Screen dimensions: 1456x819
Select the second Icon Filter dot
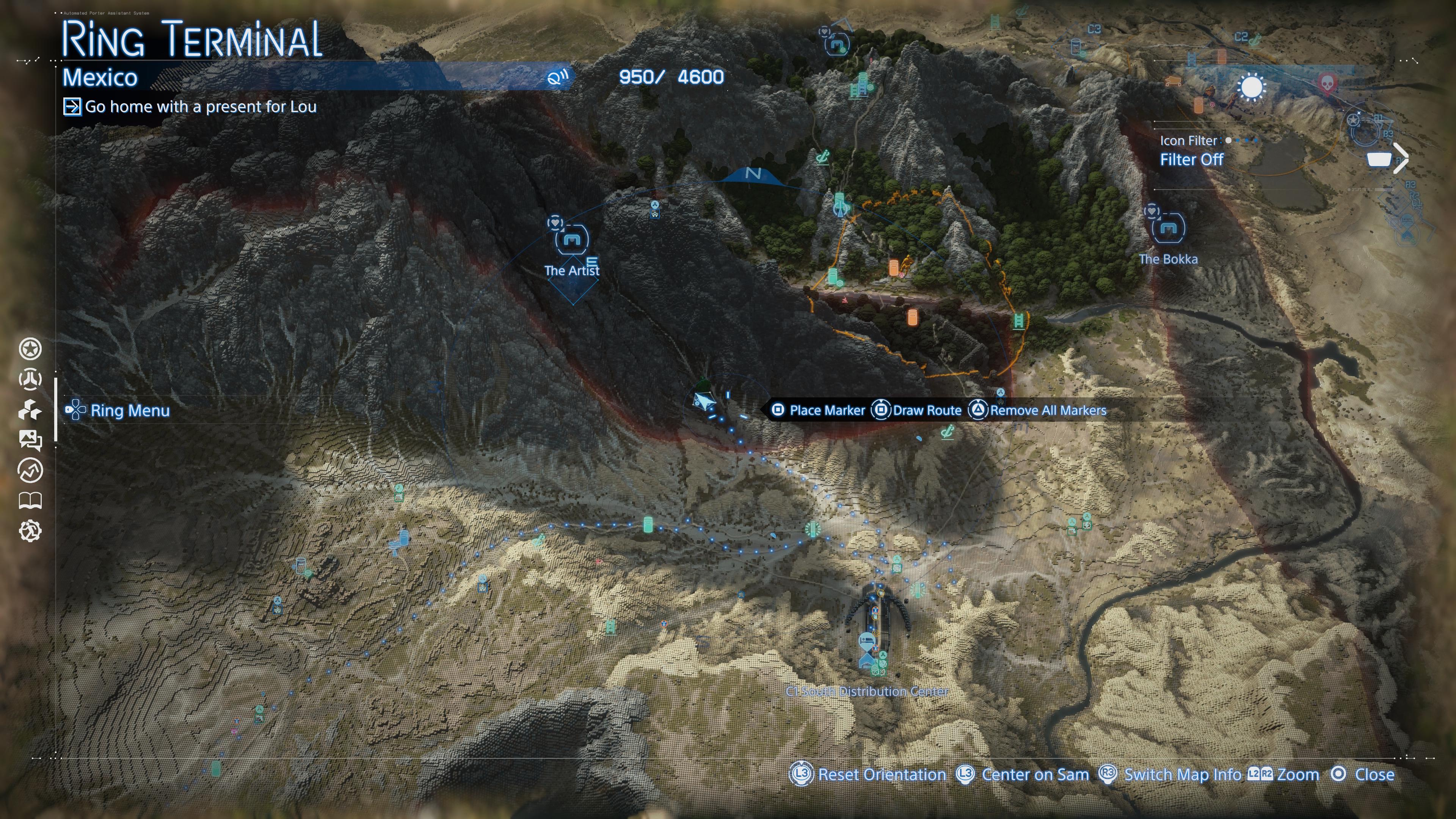coord(1237,141)
